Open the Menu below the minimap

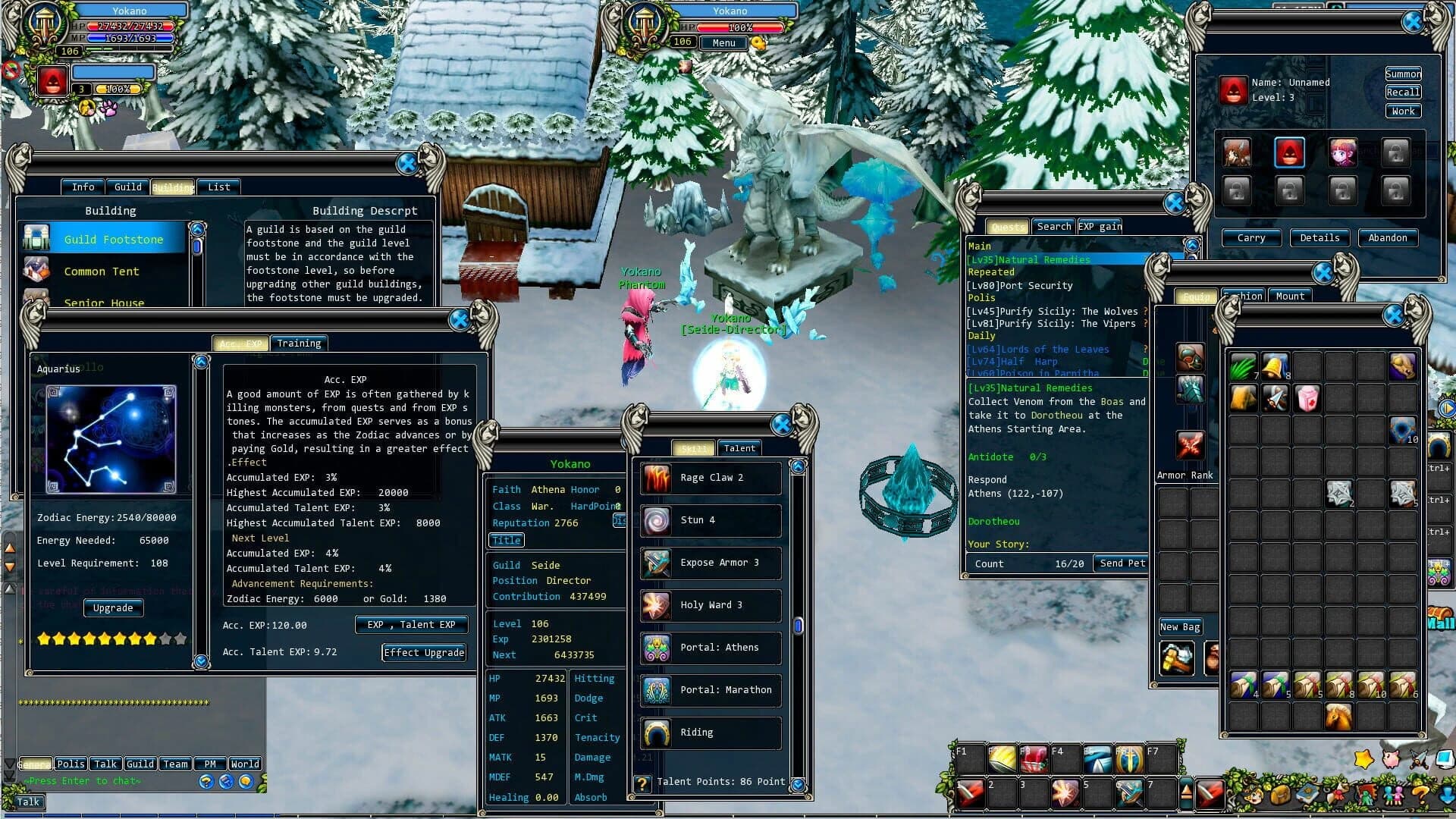pos(722,42)
